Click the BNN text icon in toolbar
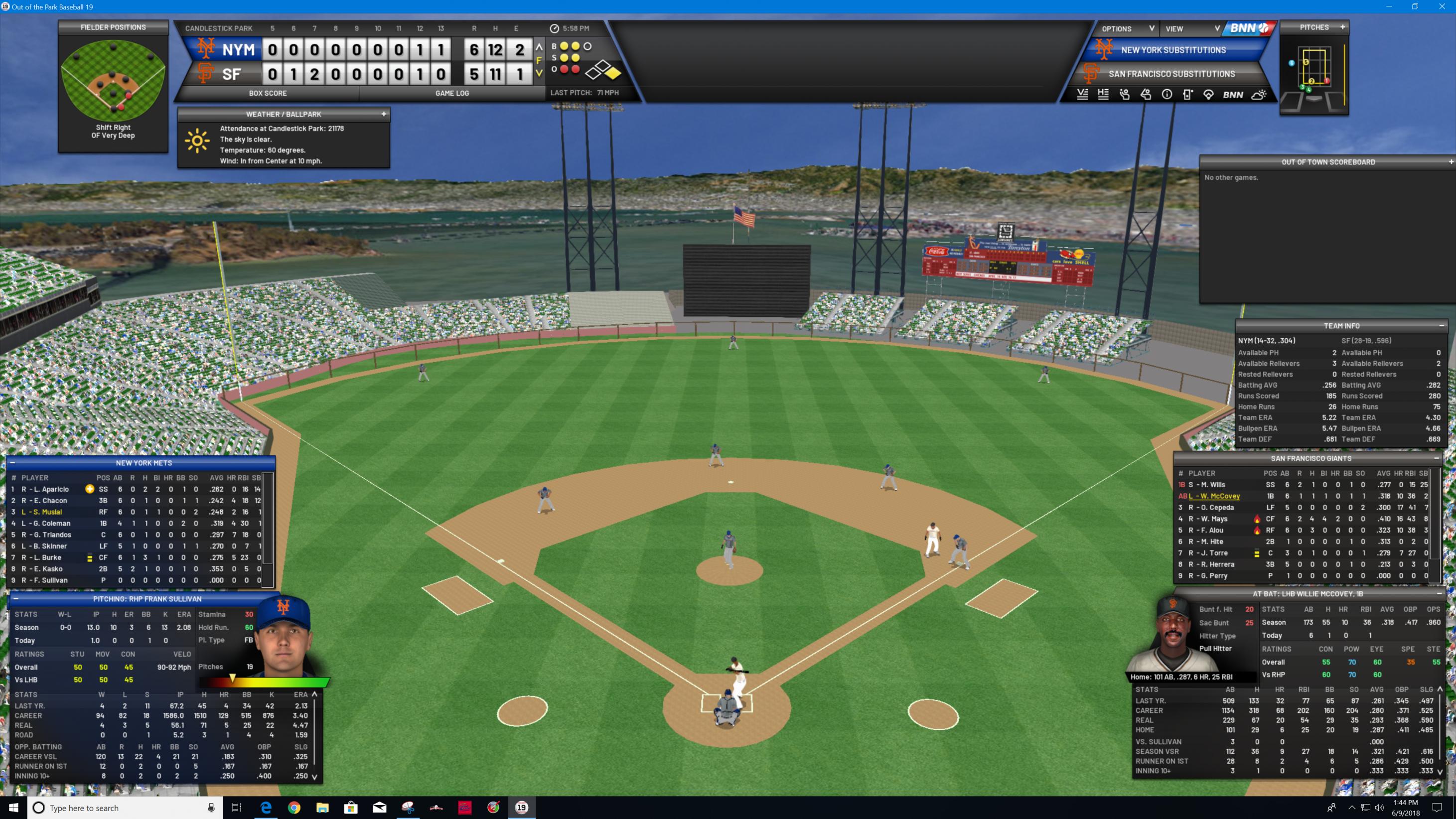The image size is (1456, 819). tap(1233, 95)
